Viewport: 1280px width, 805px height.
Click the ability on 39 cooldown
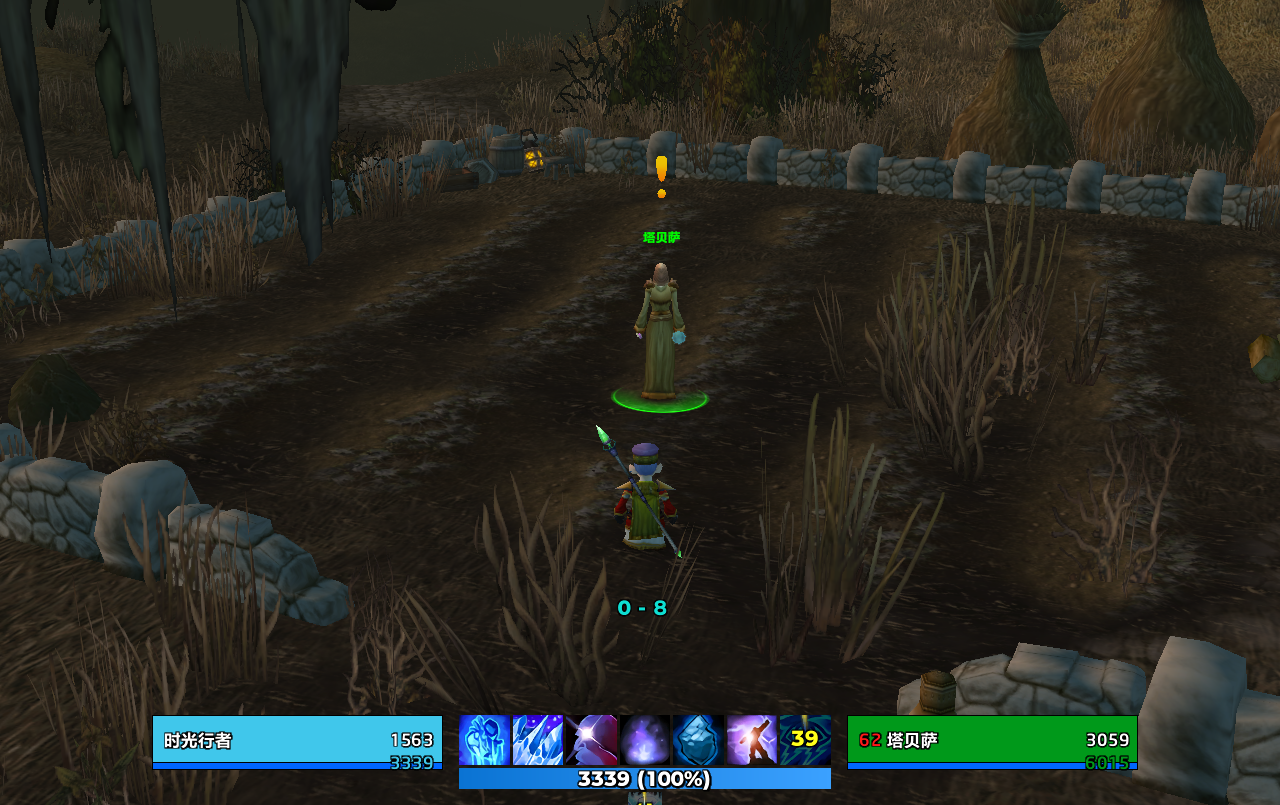click(805, 741)
